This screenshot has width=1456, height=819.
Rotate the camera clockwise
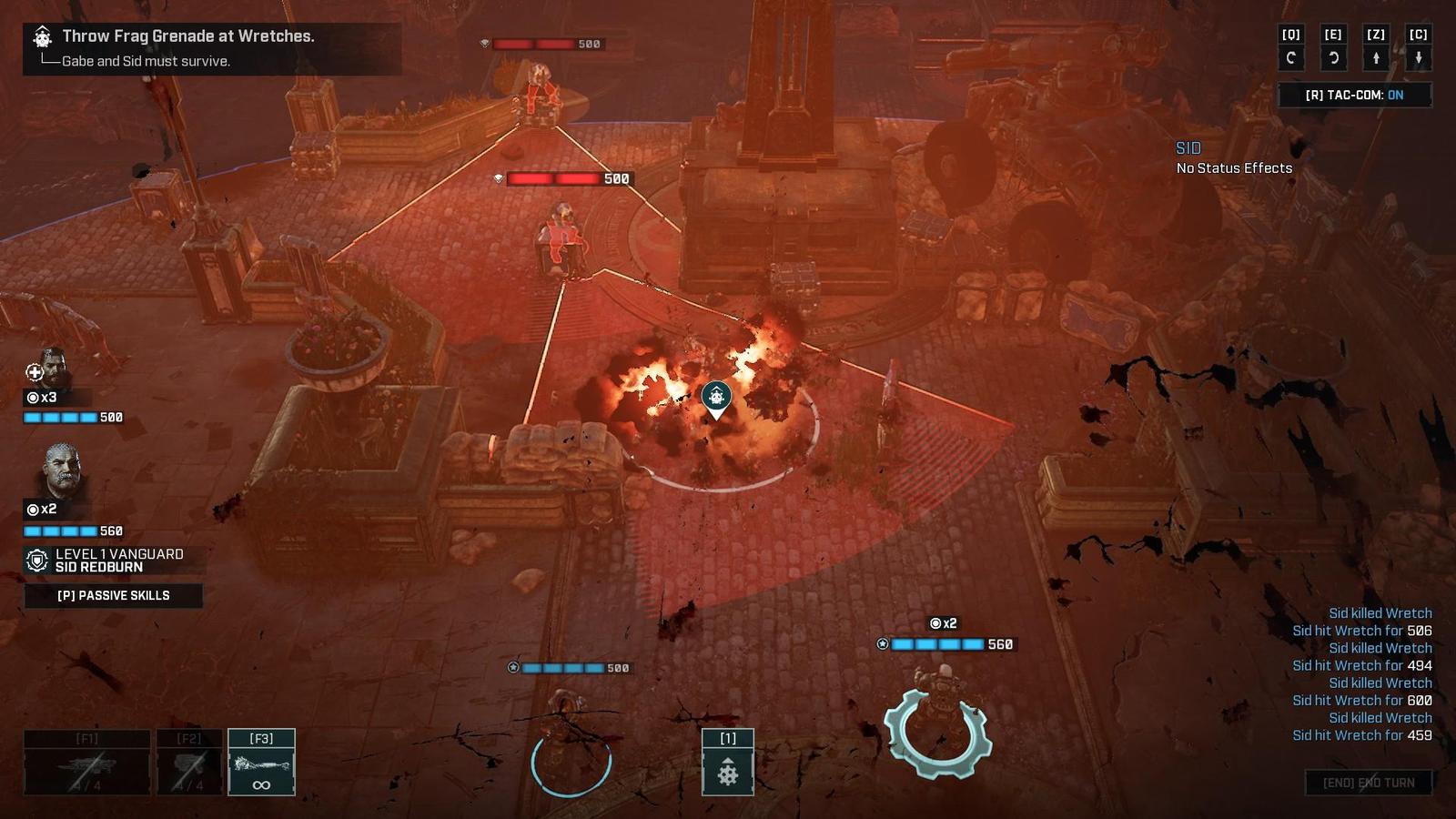pyautogui.click(x=1333, y=58)
